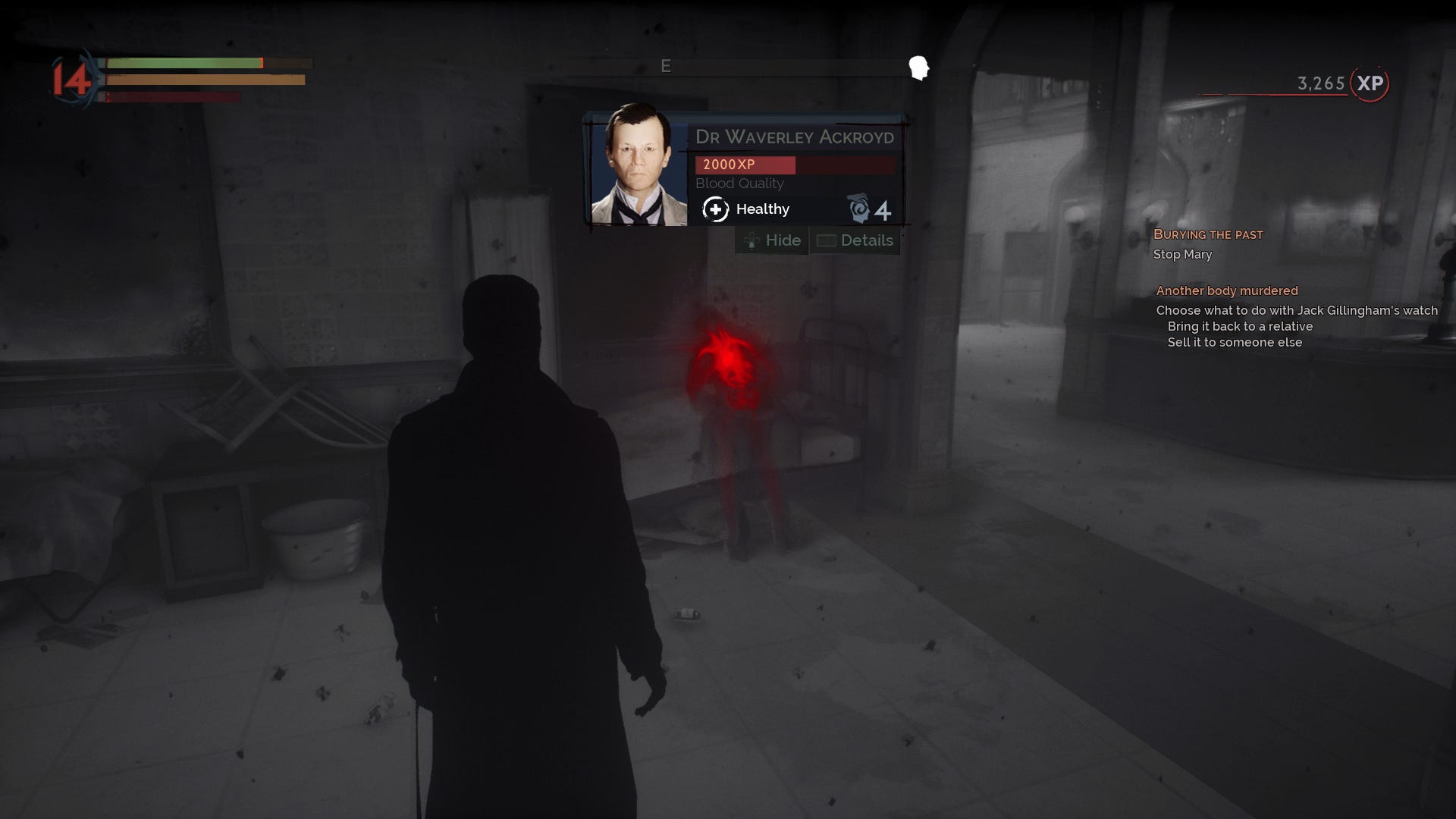The image size is (1456, 819).
Task: Expand the Burying The Past quest entry
Action: pyautogui.click(x=1209, y=234)
